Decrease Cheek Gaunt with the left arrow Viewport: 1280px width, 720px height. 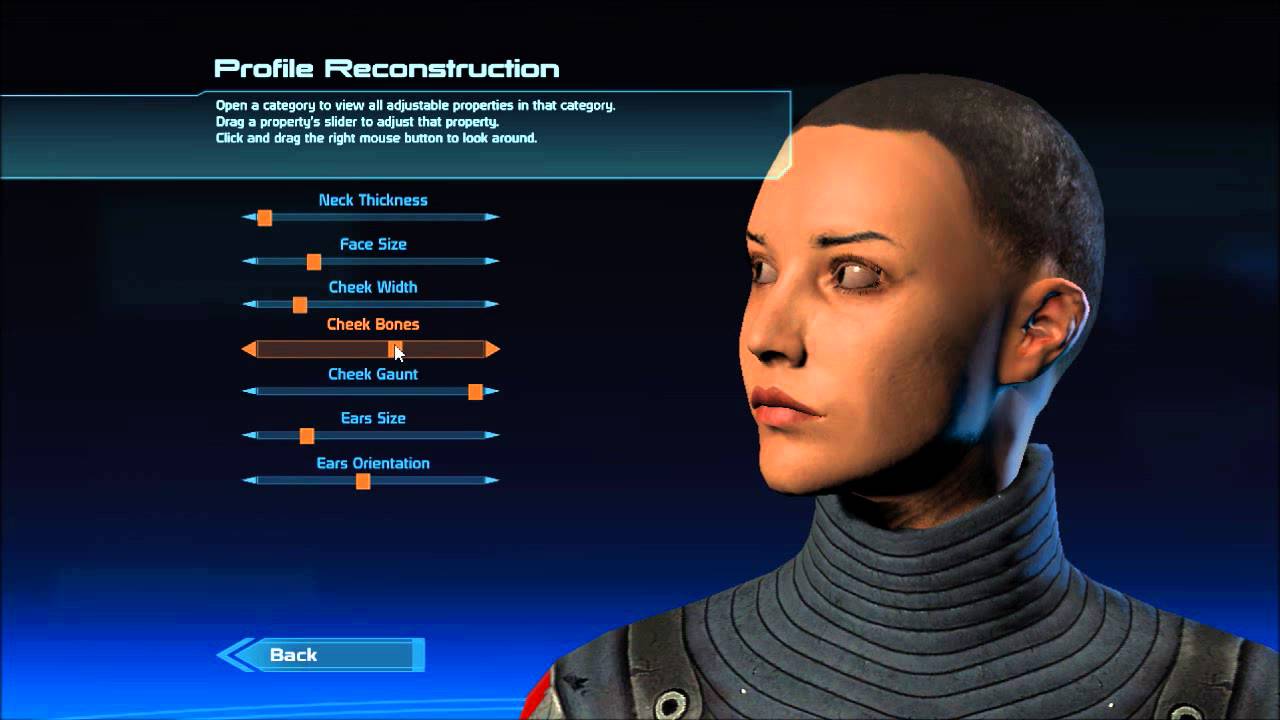pyautogui.click(x=249, y=392)
